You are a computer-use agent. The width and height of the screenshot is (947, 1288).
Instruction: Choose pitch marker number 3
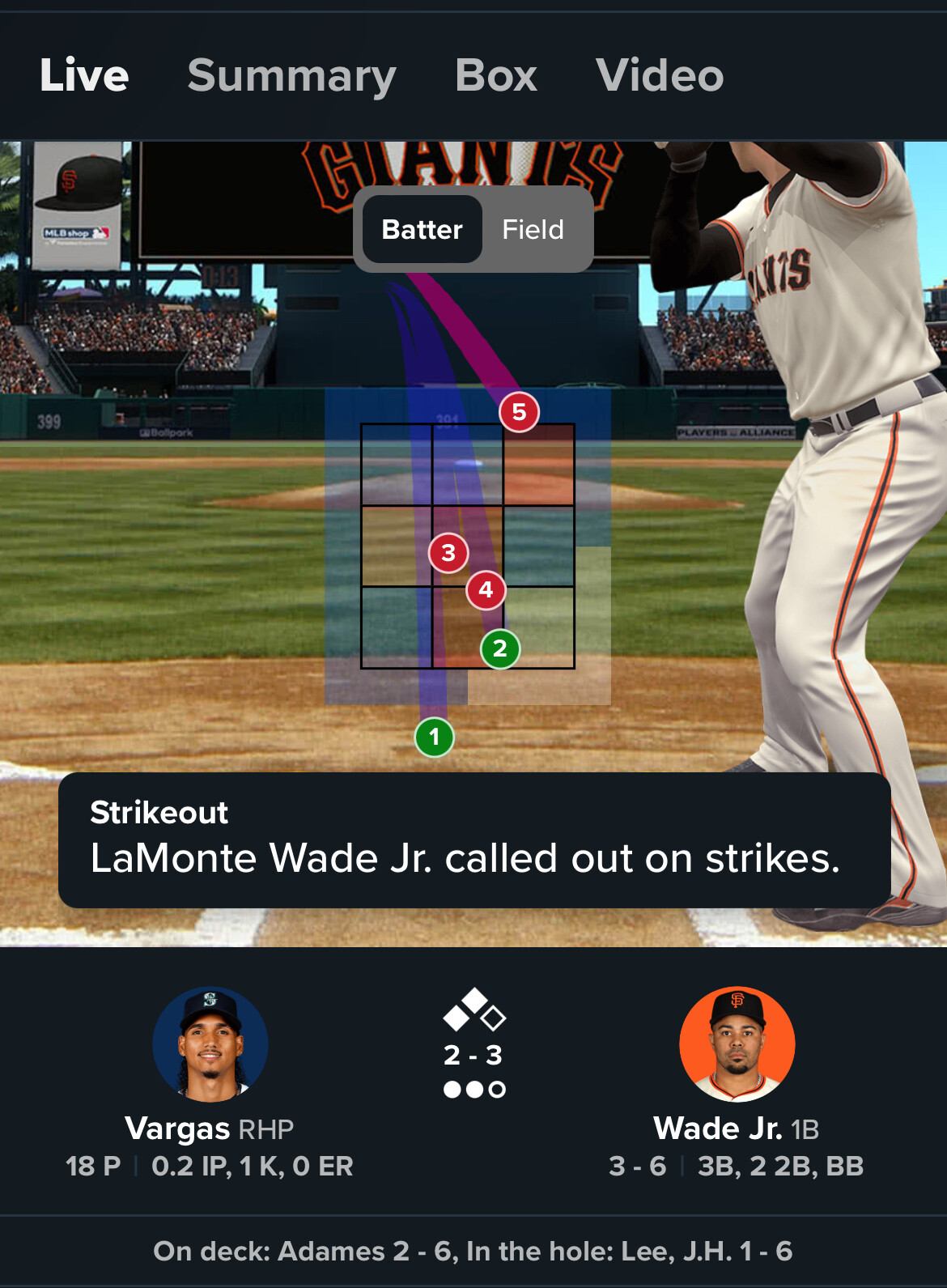[448, 553]
